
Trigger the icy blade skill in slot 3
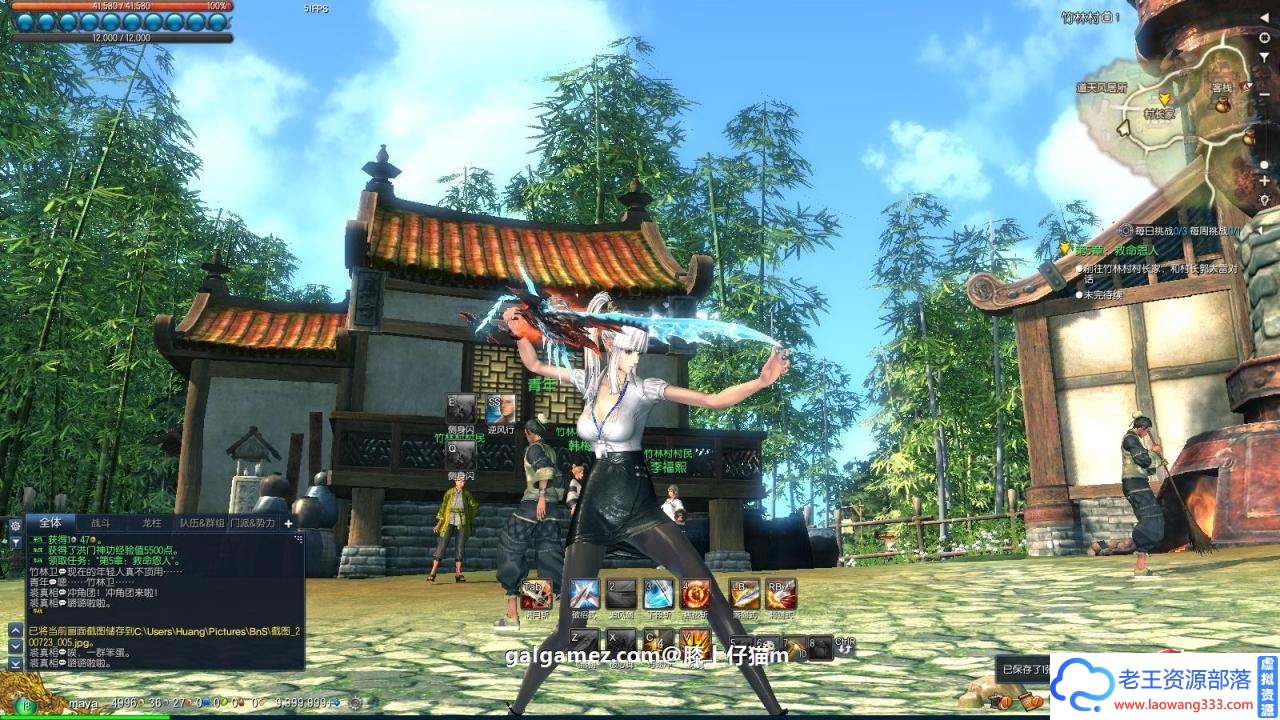[658, 594]
